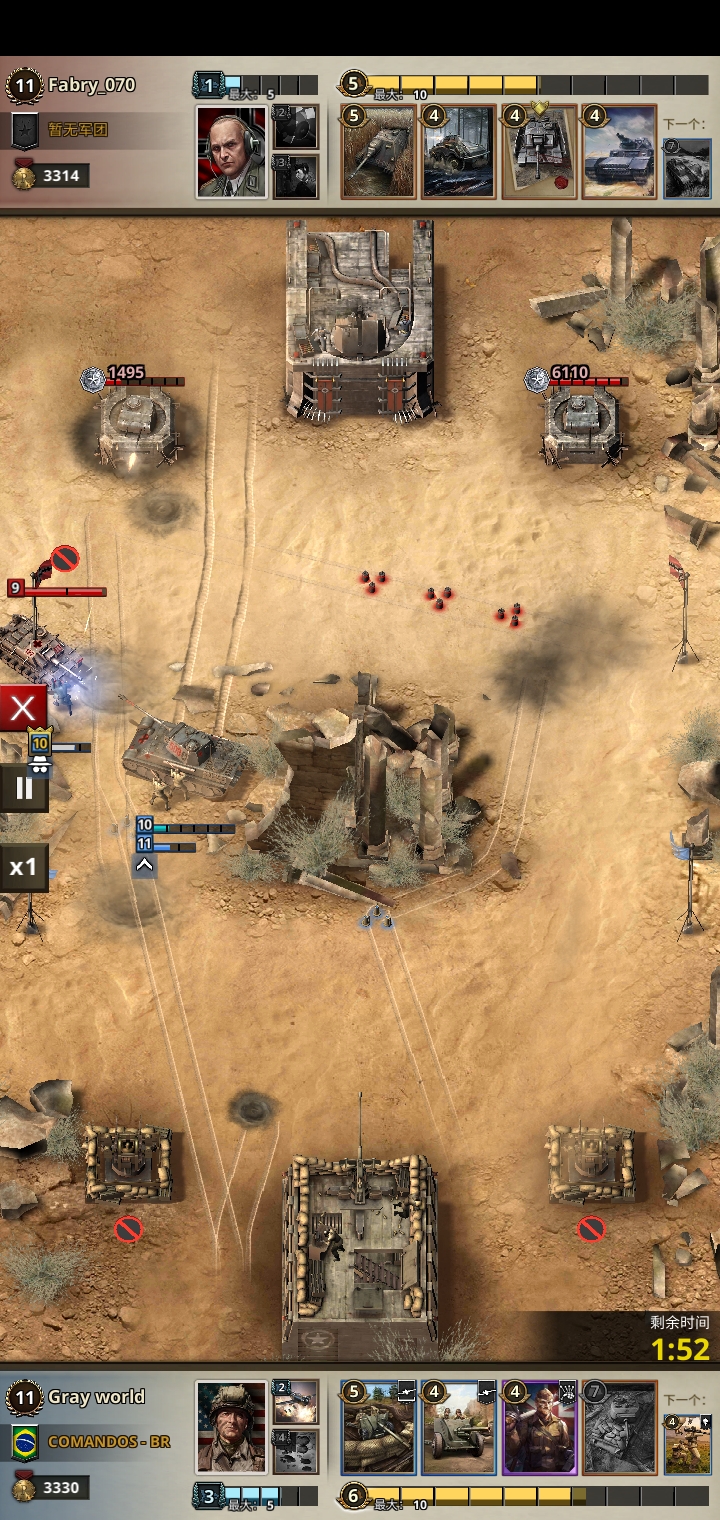The width and height of the screenshot is (720, 1520).
Task: Inspect enemy grey panzer card on blue background
Action: coord(620,152)
